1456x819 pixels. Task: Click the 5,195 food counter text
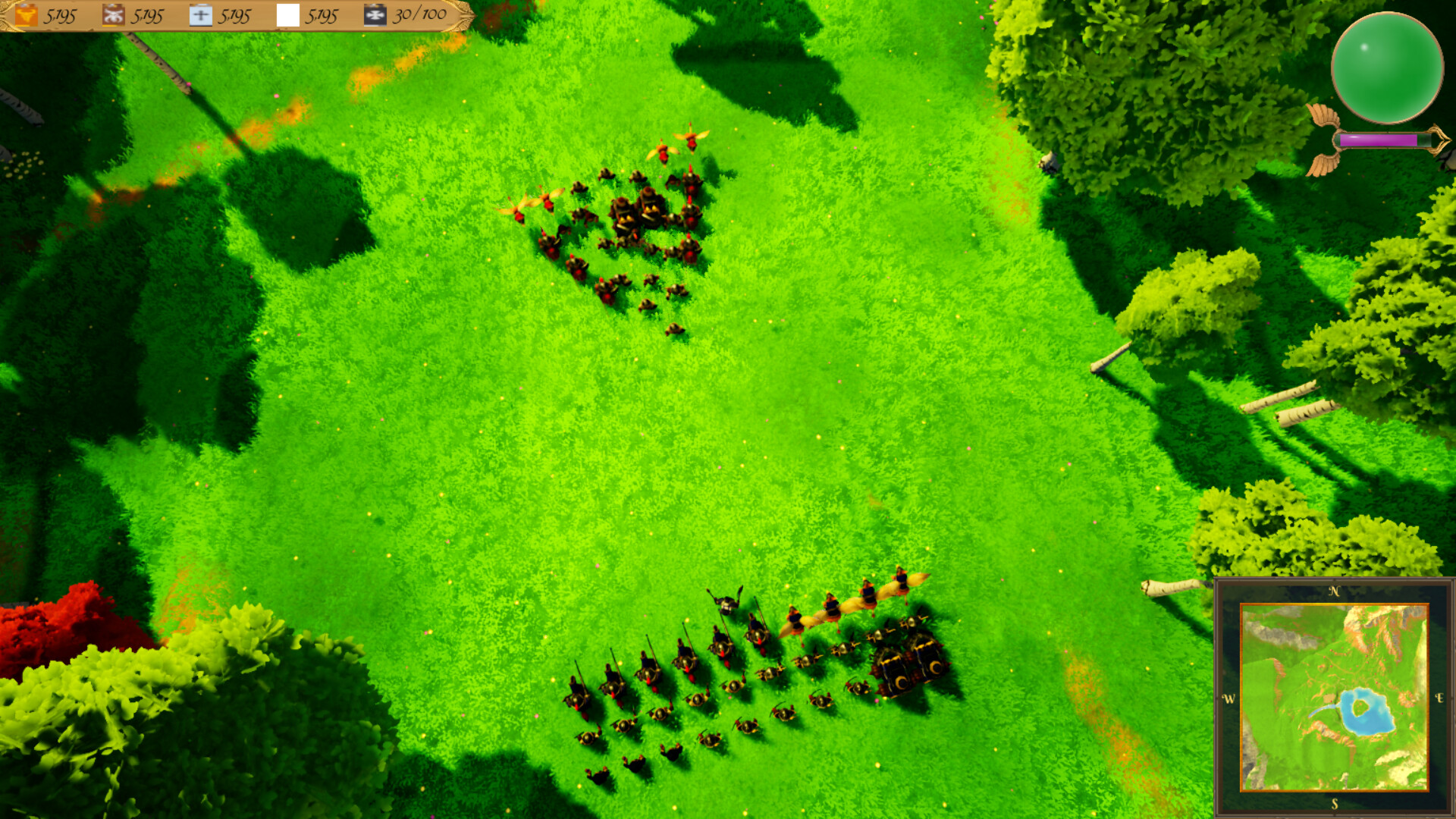click(x=61, y=15)
